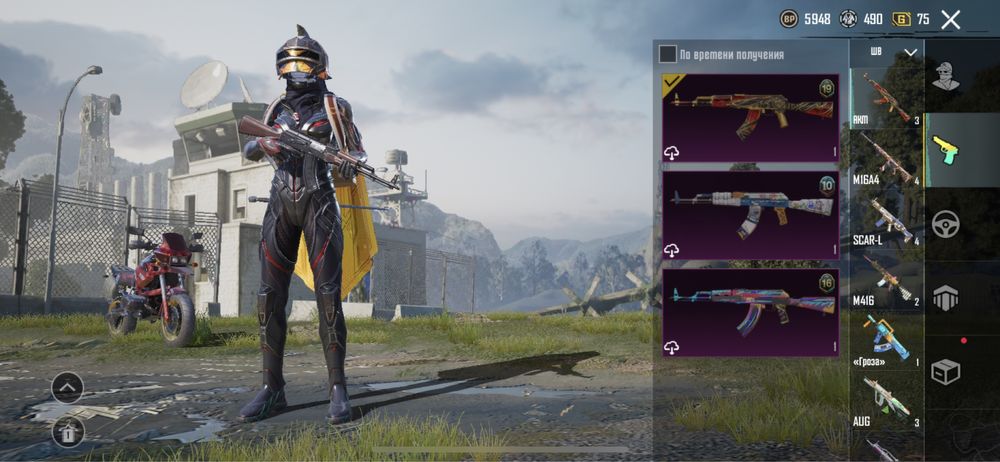Click the up-arrow circle button
Screen dimensions: 1000x462
click(67, 387)
